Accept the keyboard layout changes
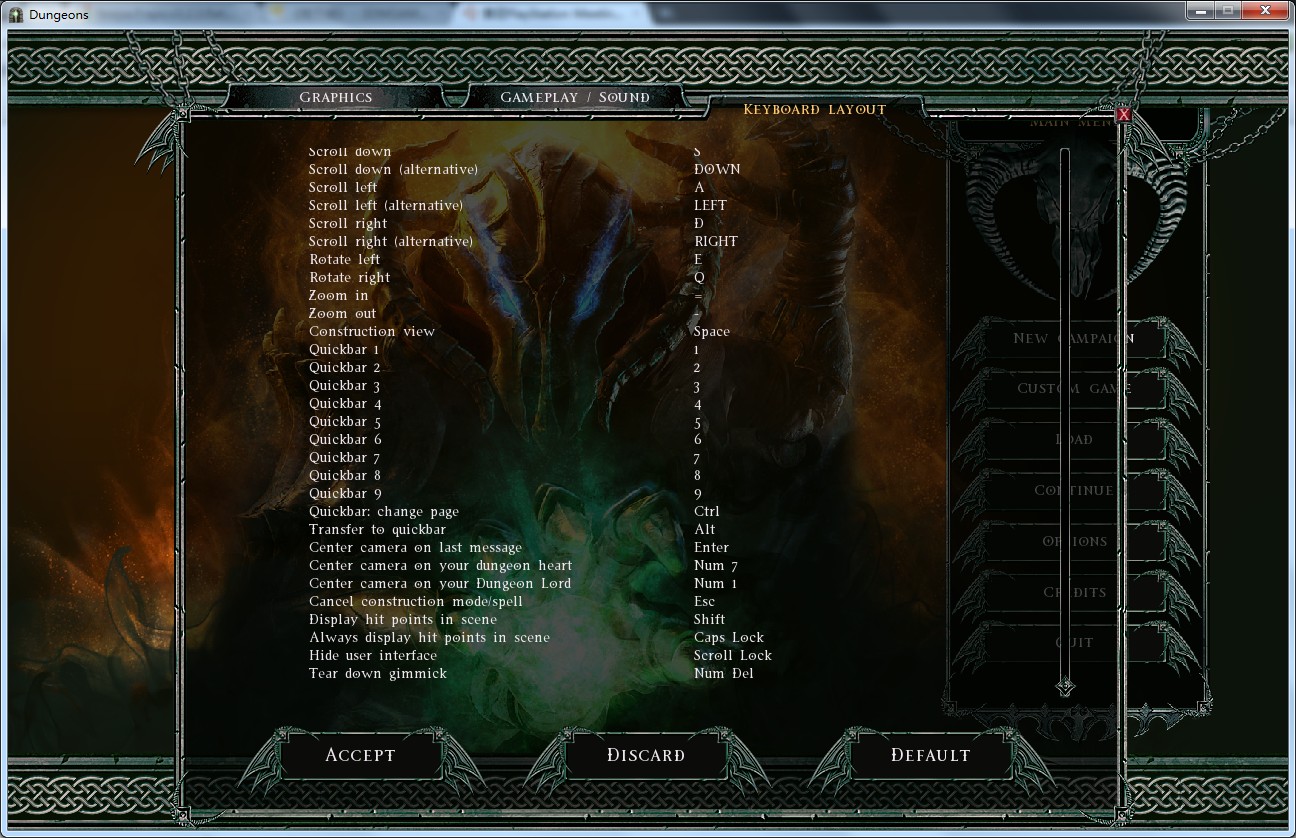The image size is (1296, 838). pyautogui.click(x=360, y=755)
